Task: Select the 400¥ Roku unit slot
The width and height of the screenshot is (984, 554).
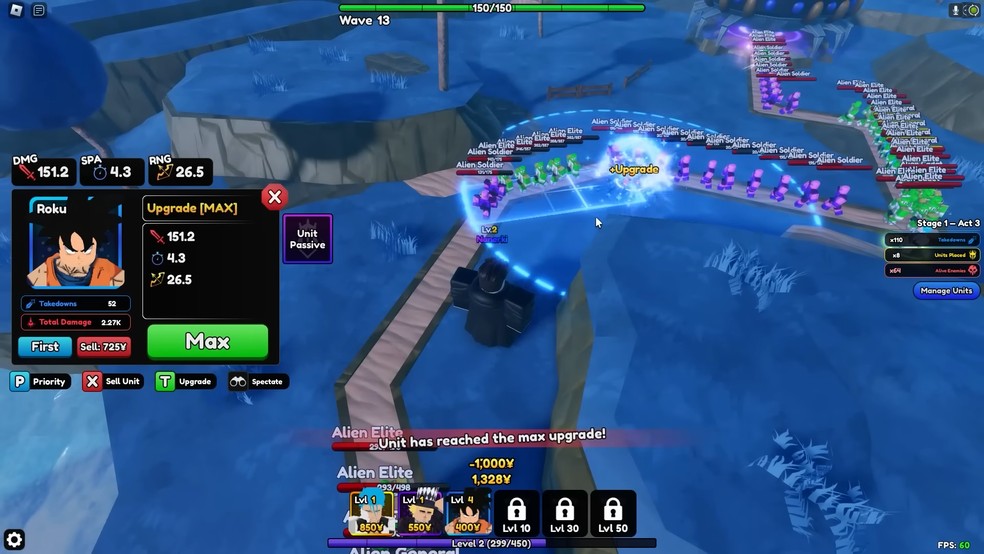Action: tap(468, 513)
